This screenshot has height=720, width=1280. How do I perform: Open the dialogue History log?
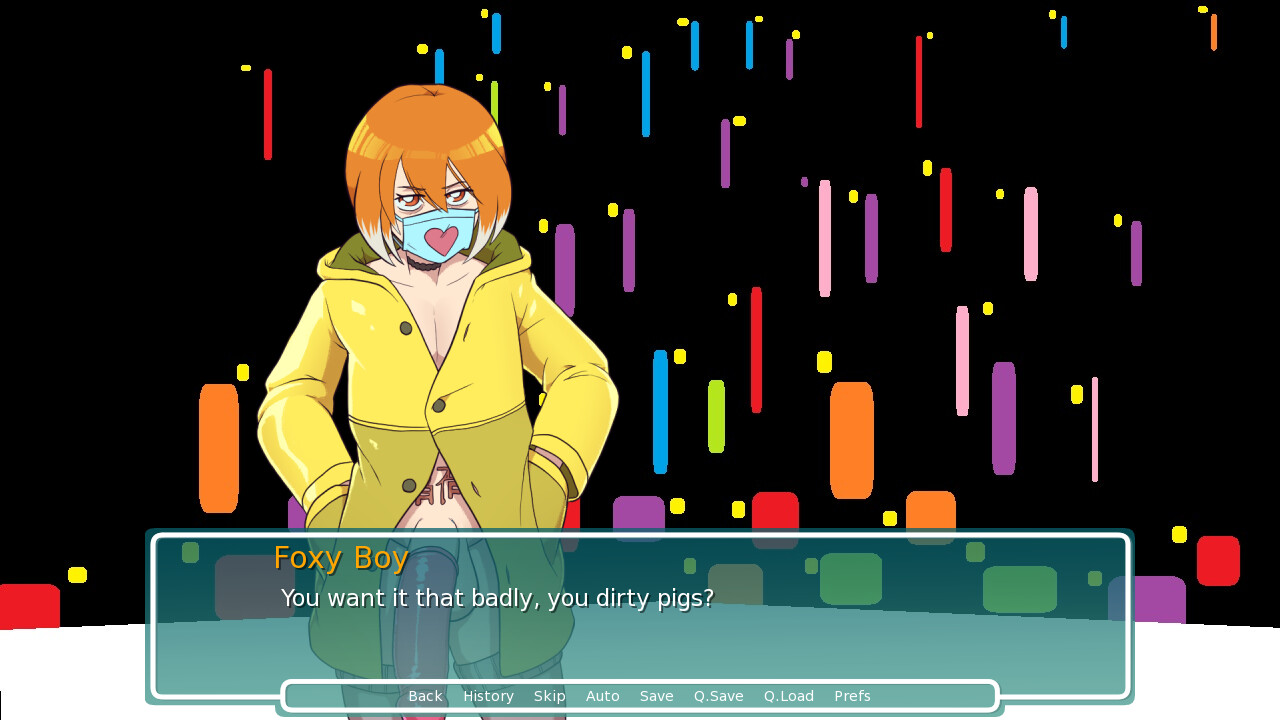[488, 696]
